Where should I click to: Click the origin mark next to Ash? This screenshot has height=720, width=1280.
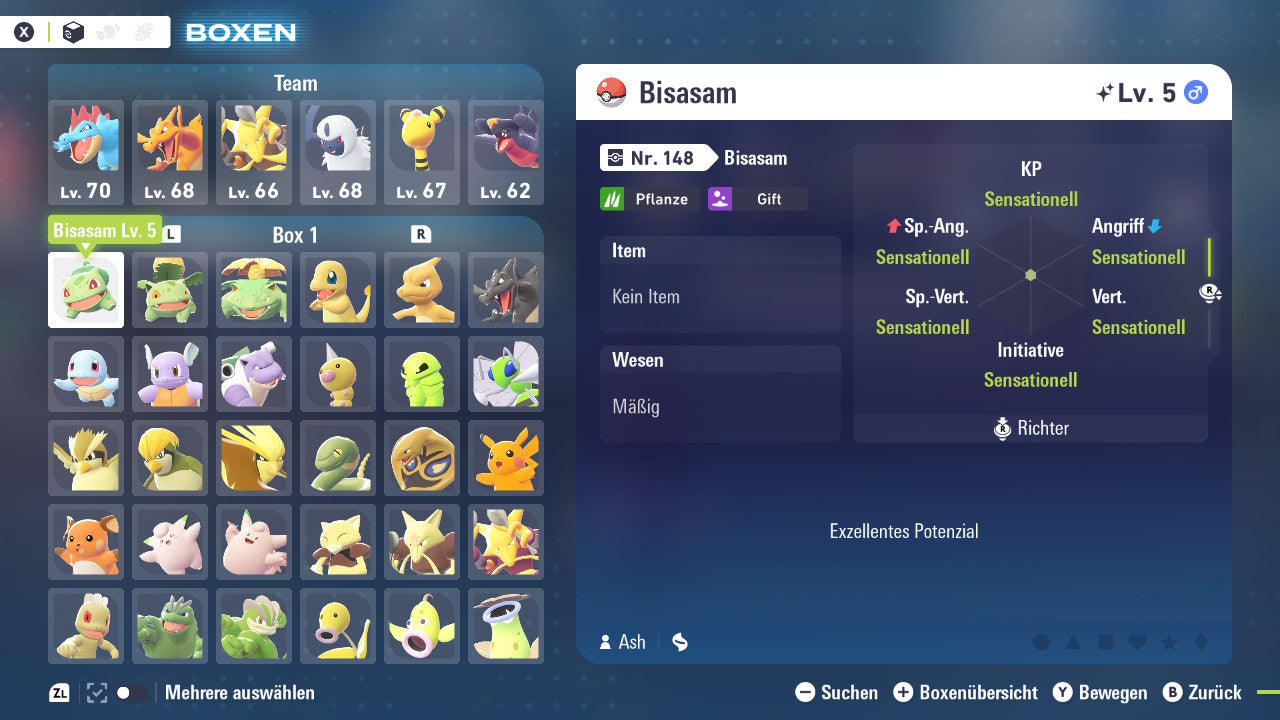[679, 642]
